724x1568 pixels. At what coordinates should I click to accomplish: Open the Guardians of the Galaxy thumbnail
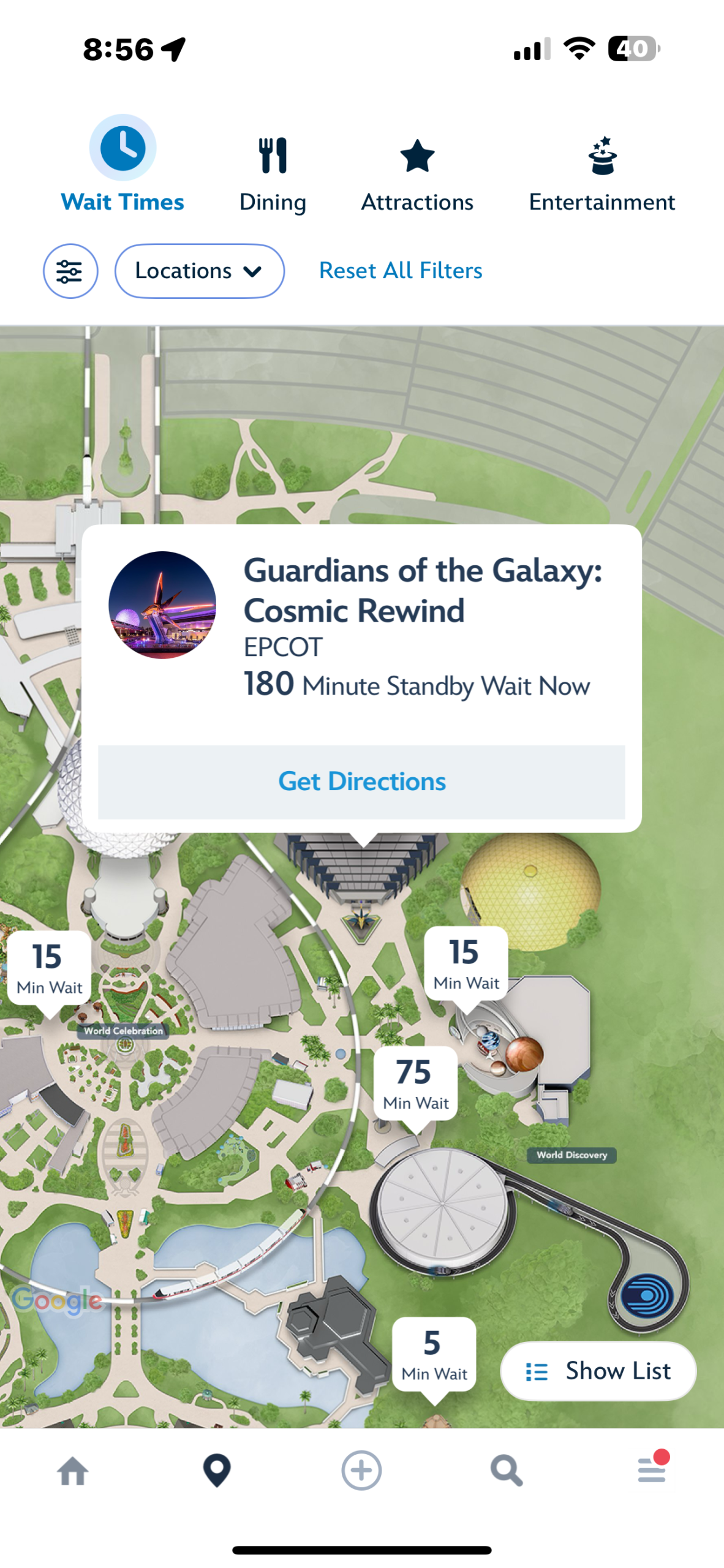click(162, 605)
